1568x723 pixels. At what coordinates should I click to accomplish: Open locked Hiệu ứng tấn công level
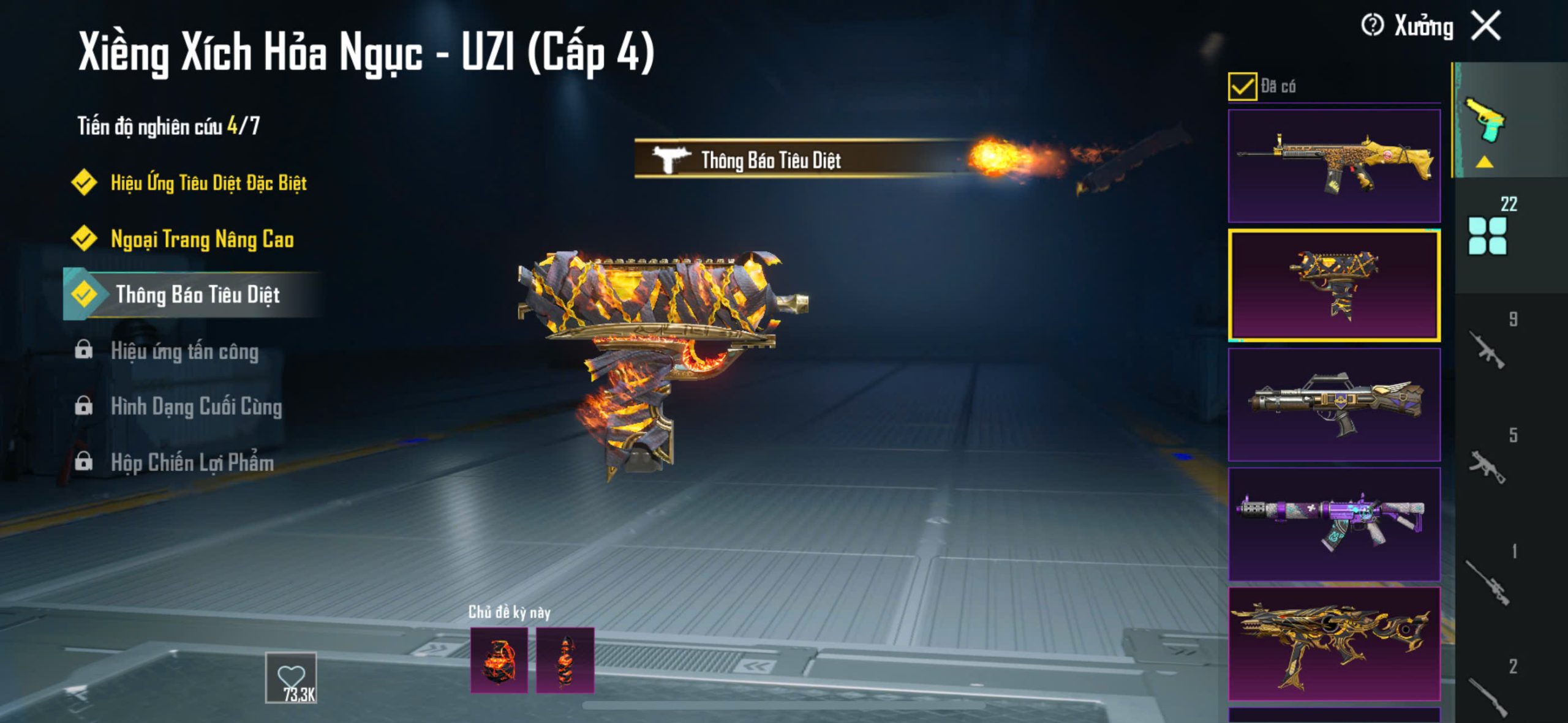point(184,351)
